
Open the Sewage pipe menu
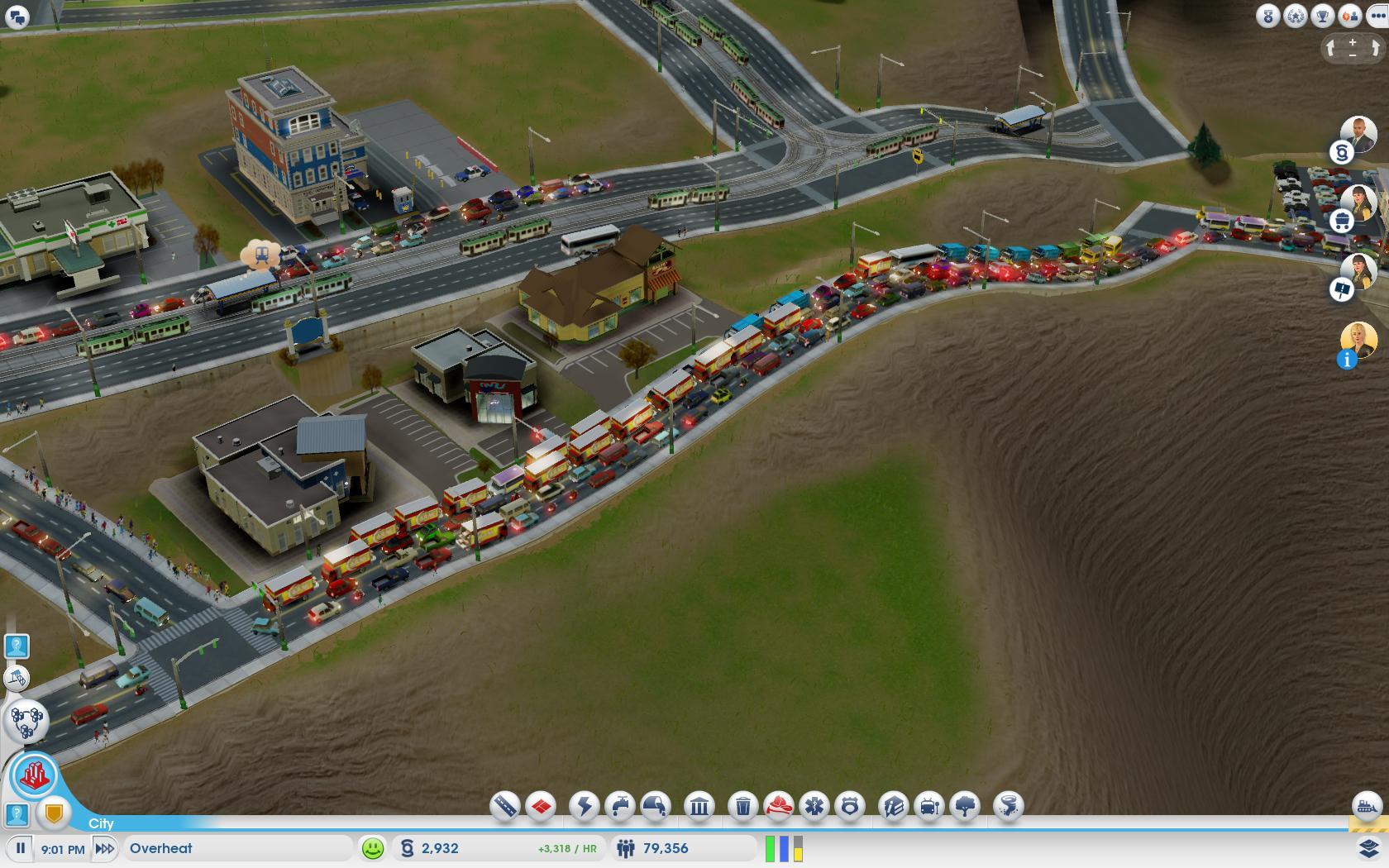pos(656,805)
